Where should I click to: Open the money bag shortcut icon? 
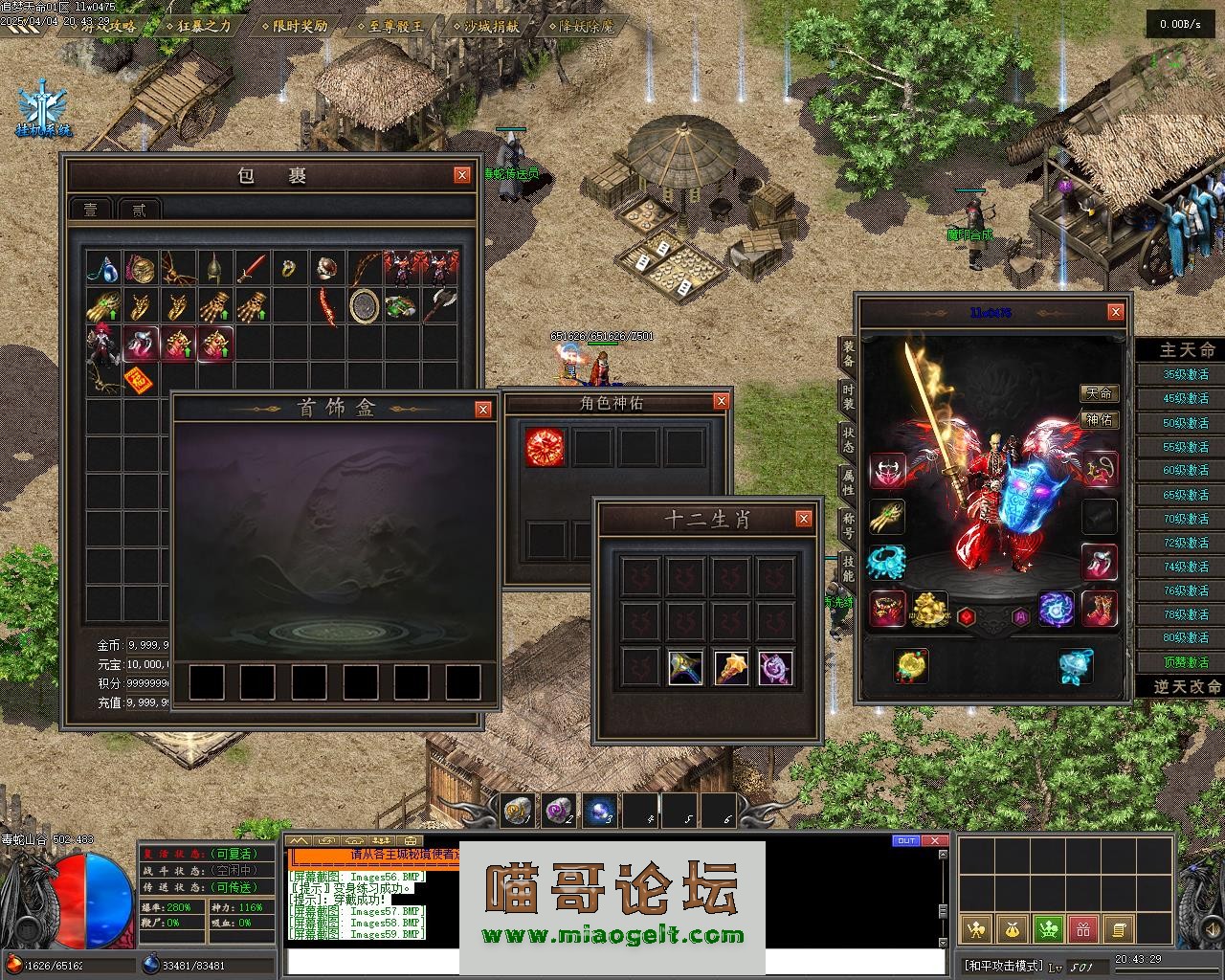[x=1012, y=928]
